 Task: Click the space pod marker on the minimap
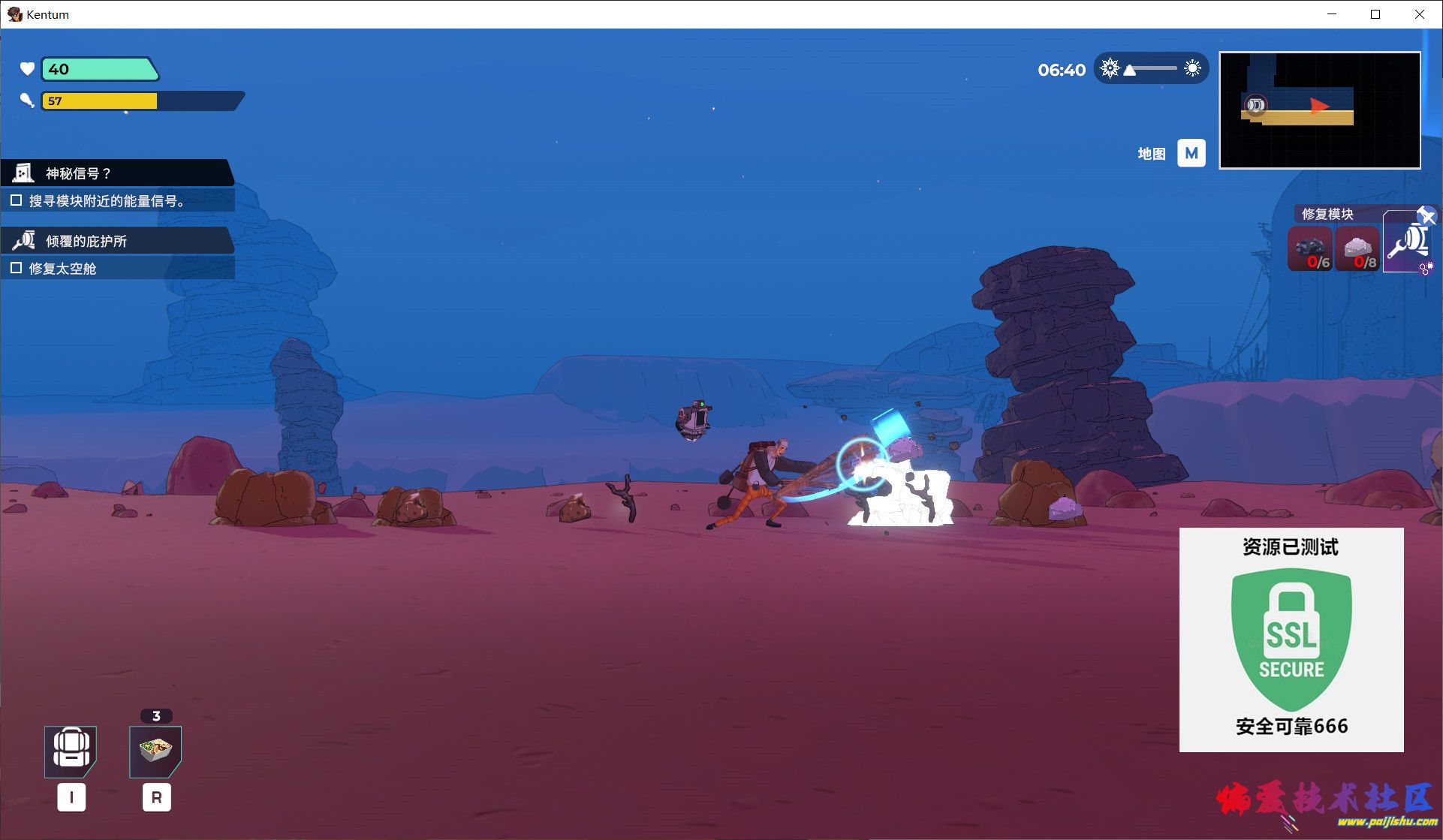[x=1255, y=105]
